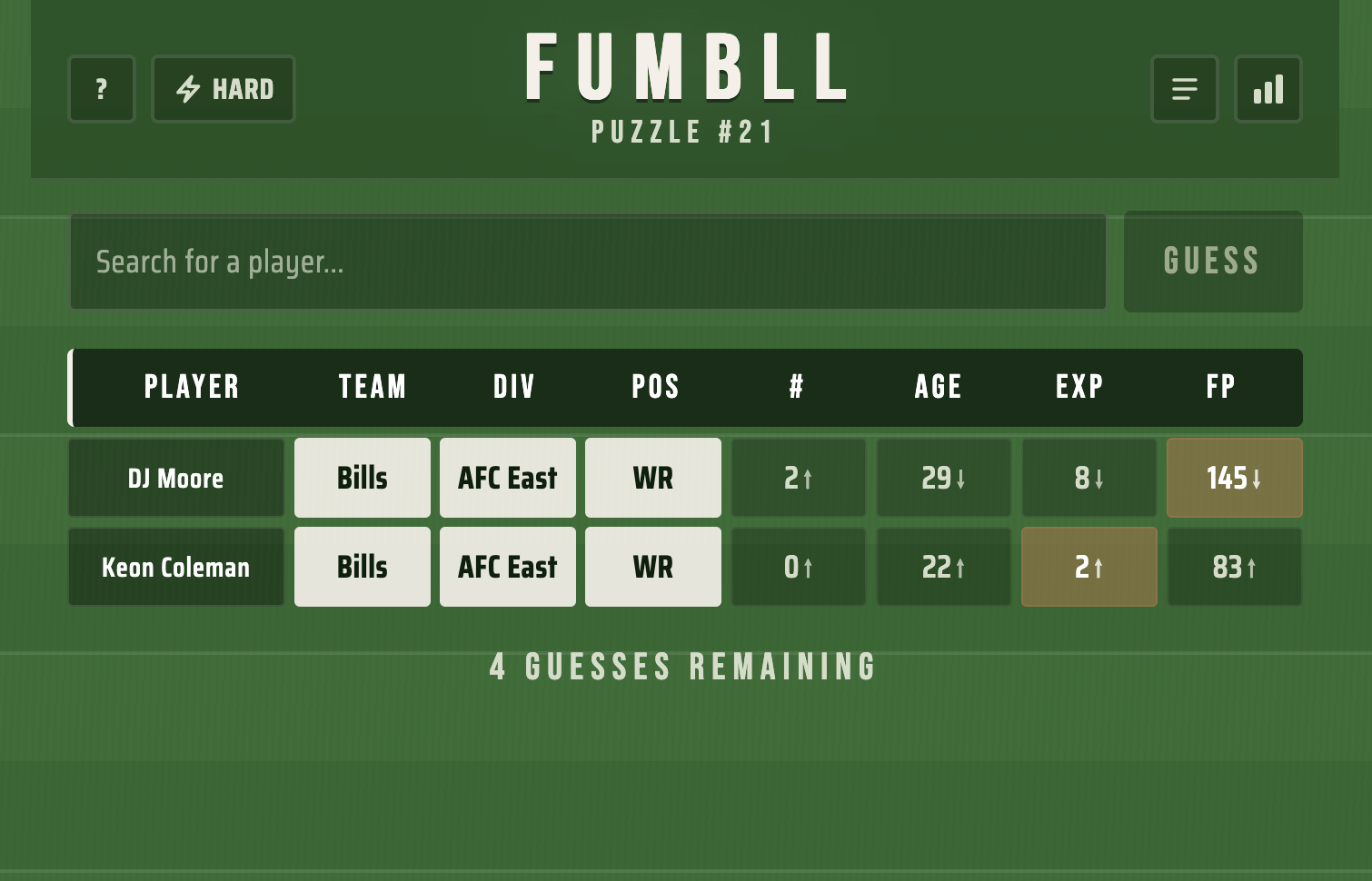
Task: Open the how-to-play rules list icon
Action: [1184, 89]
